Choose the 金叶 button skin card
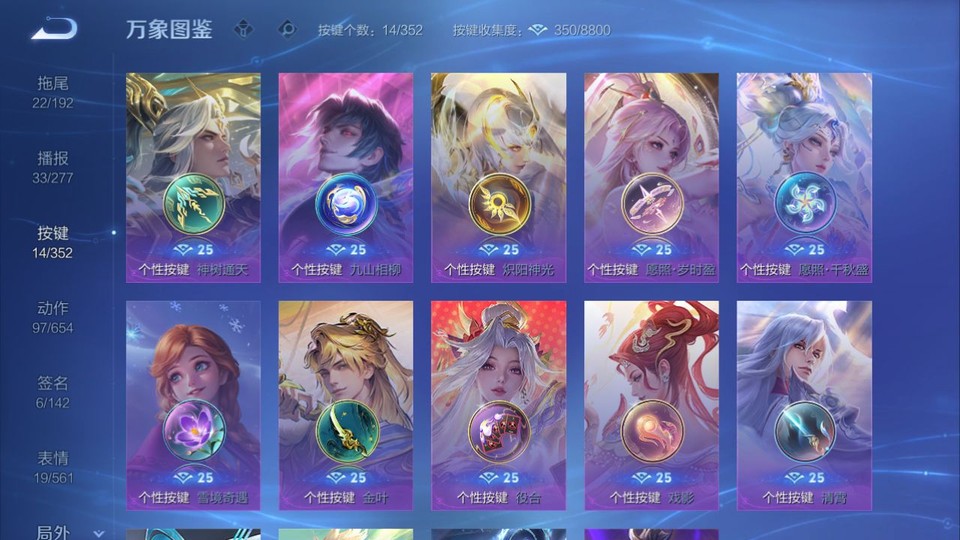 (x=346, y=405)
